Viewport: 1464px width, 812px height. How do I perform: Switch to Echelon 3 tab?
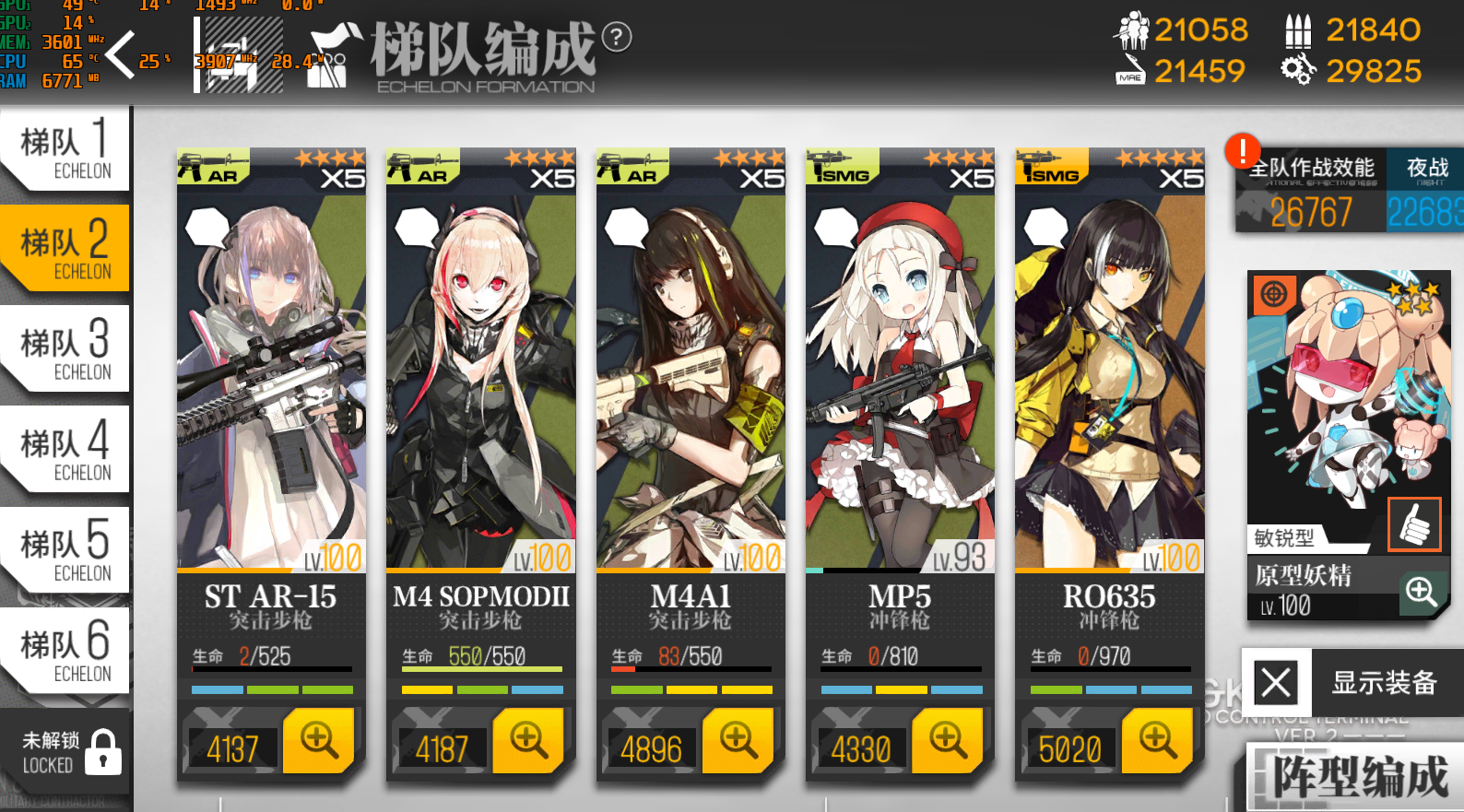click(x=65, y=349)
